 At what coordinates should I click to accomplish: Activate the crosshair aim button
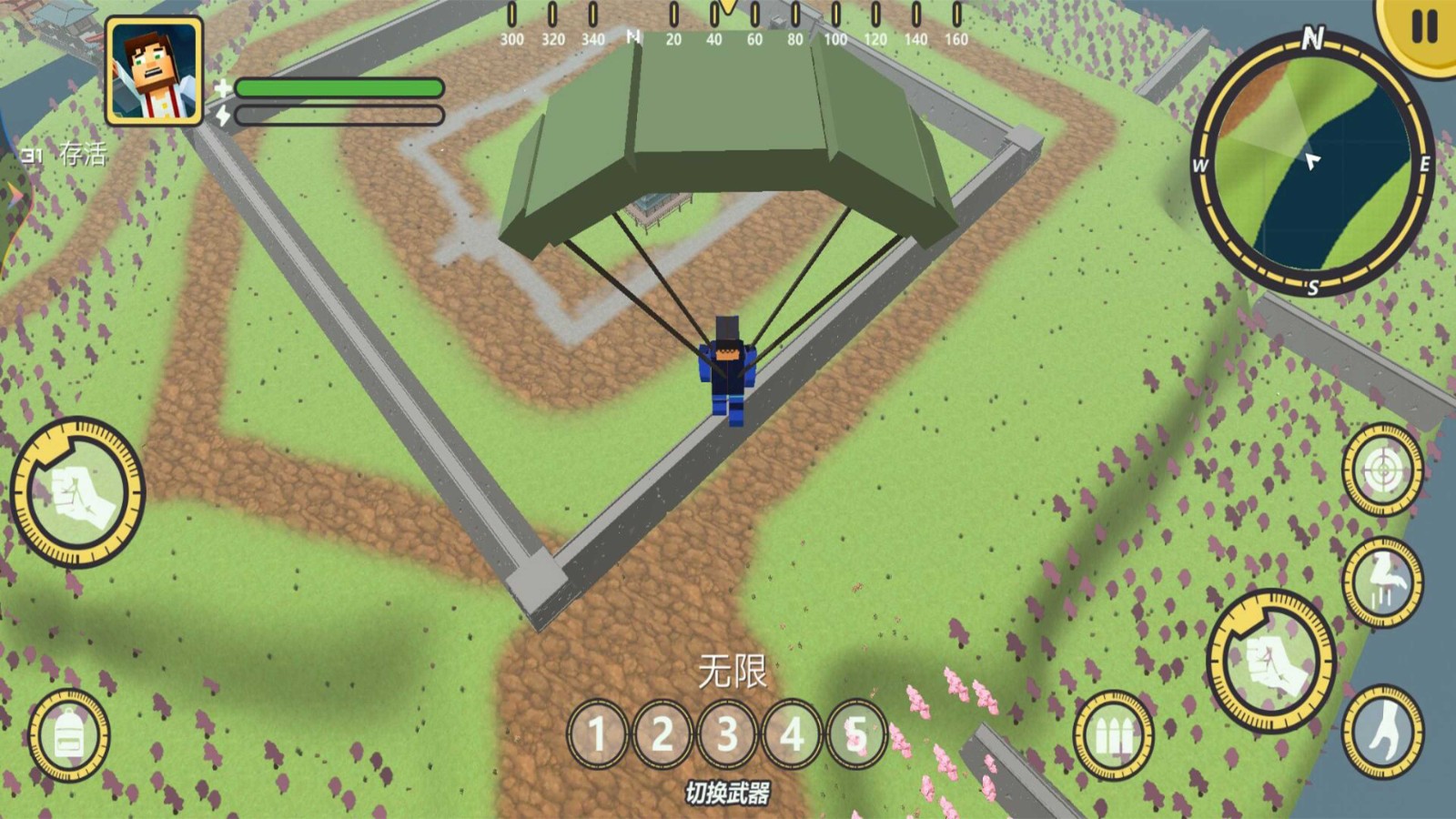pos(1382,470)
